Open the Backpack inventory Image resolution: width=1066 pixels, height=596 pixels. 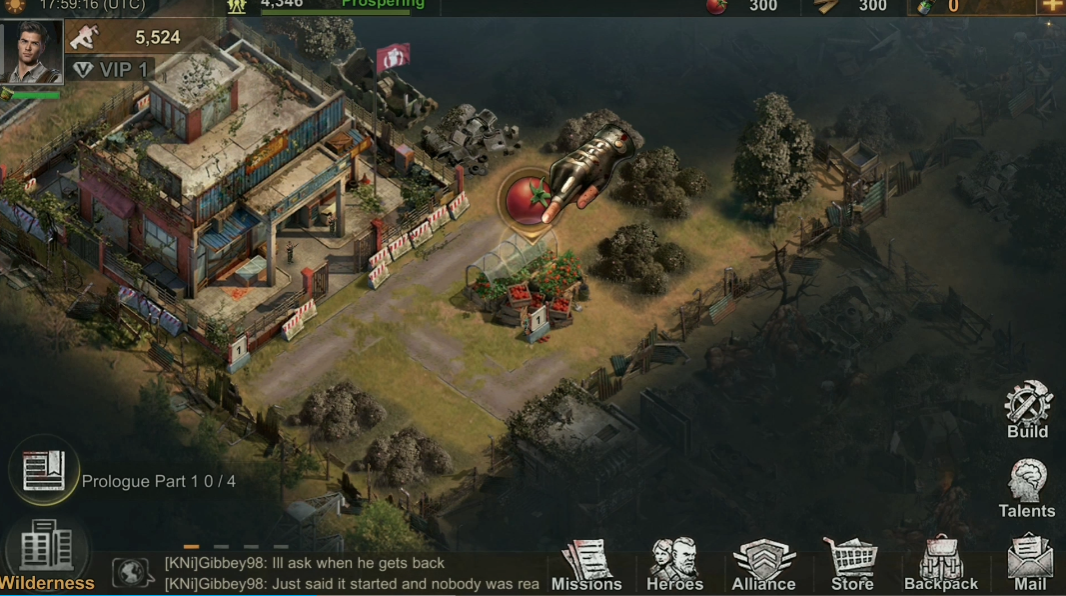(940, 565)
